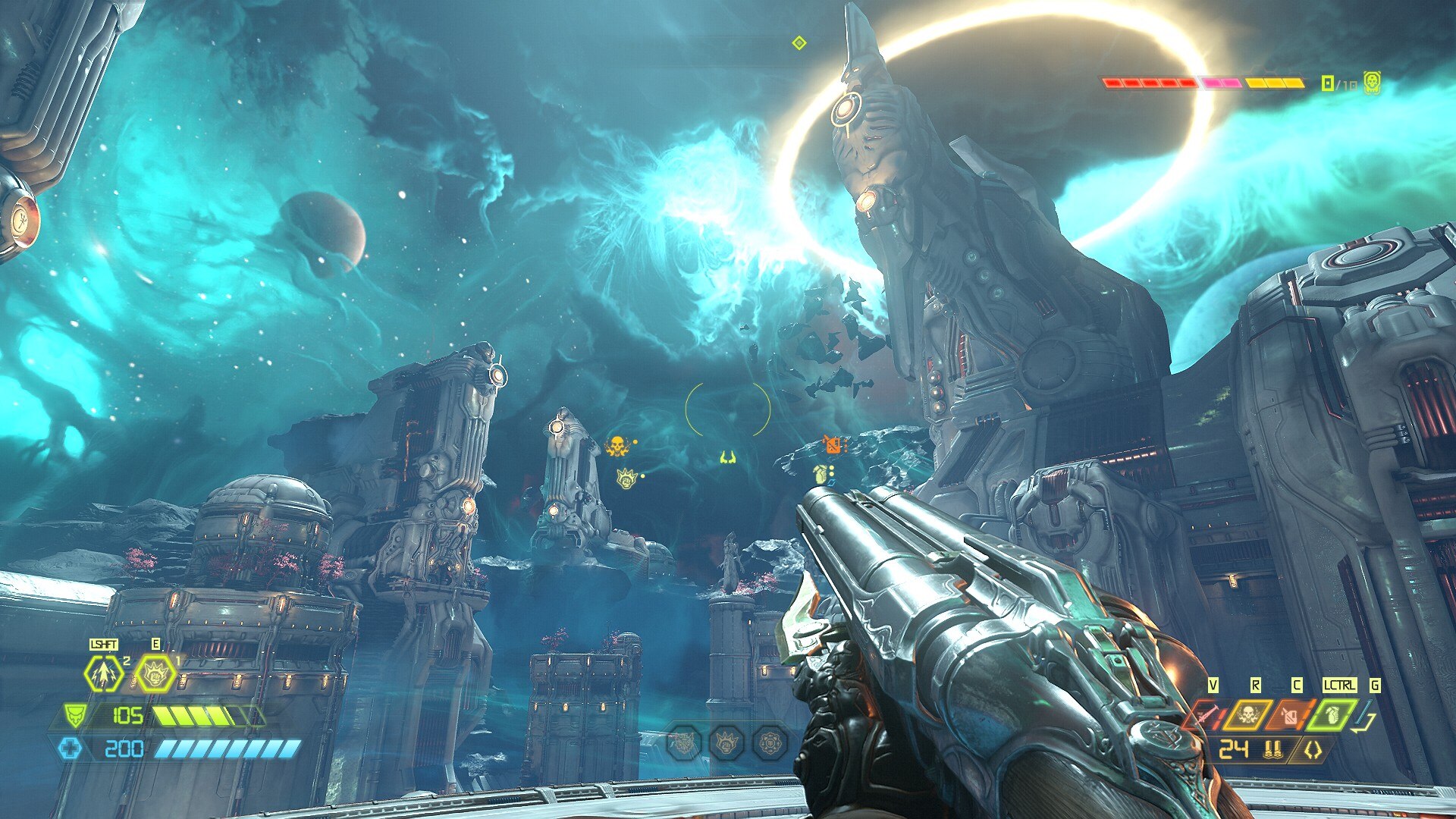Click the orange skull indicator near crosshair
This screenshot has height=819, width=1456.
point(617,447)
